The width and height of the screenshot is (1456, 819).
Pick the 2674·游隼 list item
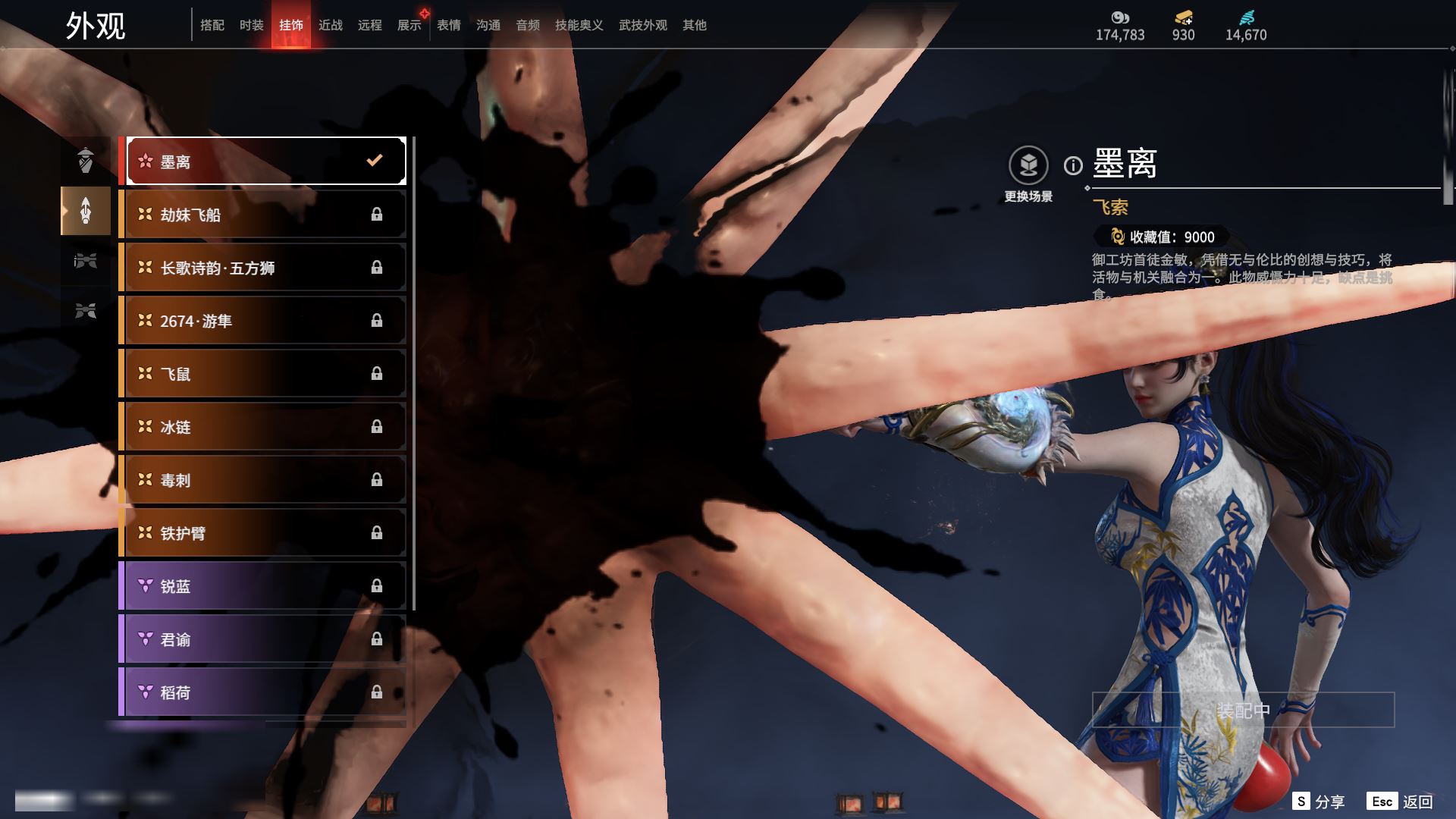coord(264,321)
